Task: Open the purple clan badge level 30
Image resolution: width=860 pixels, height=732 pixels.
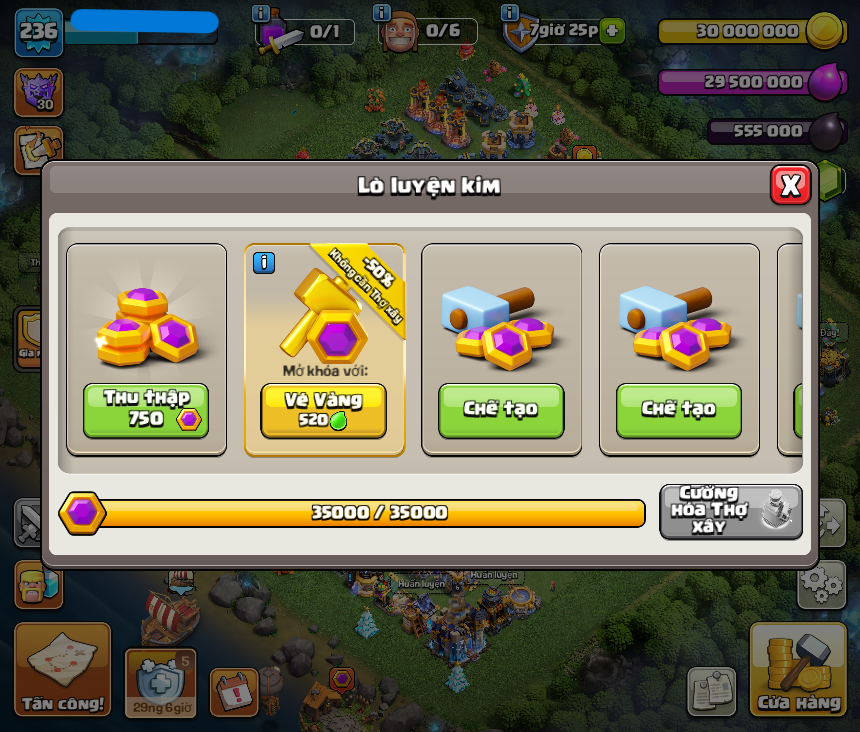Action: [x=38, y=92]
